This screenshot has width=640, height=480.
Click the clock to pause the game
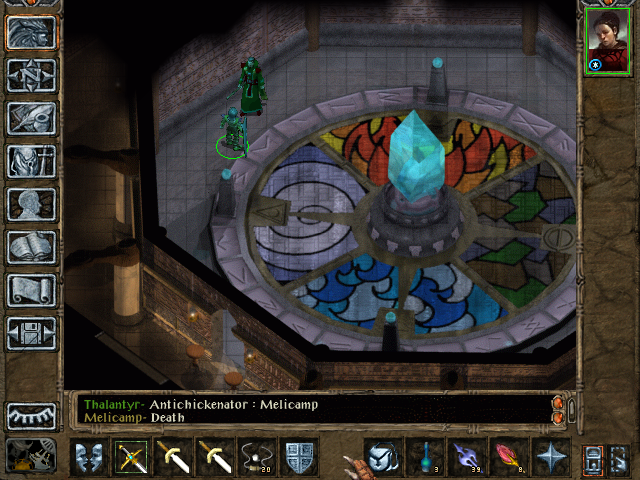coord(30,455)
